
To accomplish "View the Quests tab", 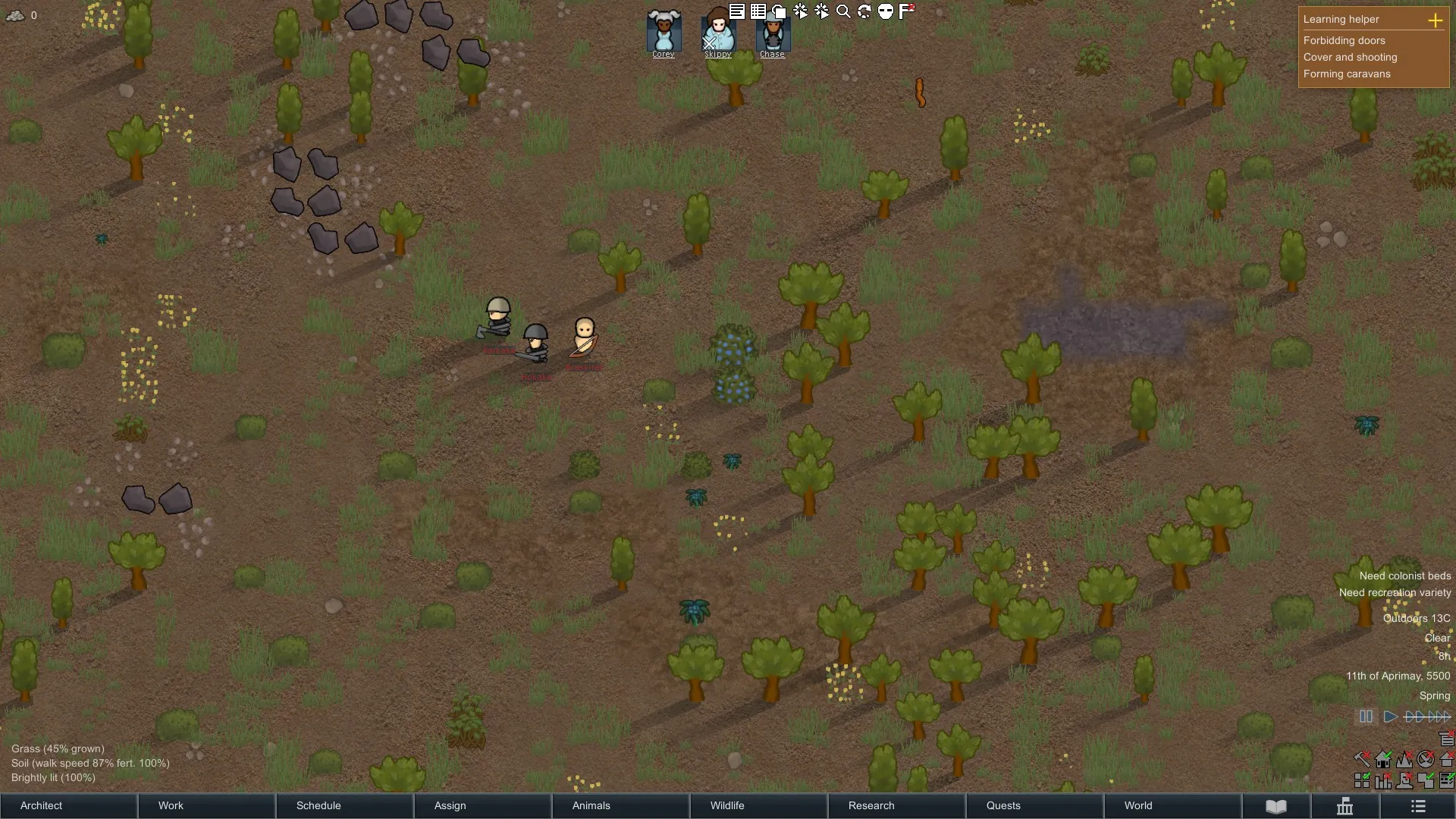I will point(1034,805).
